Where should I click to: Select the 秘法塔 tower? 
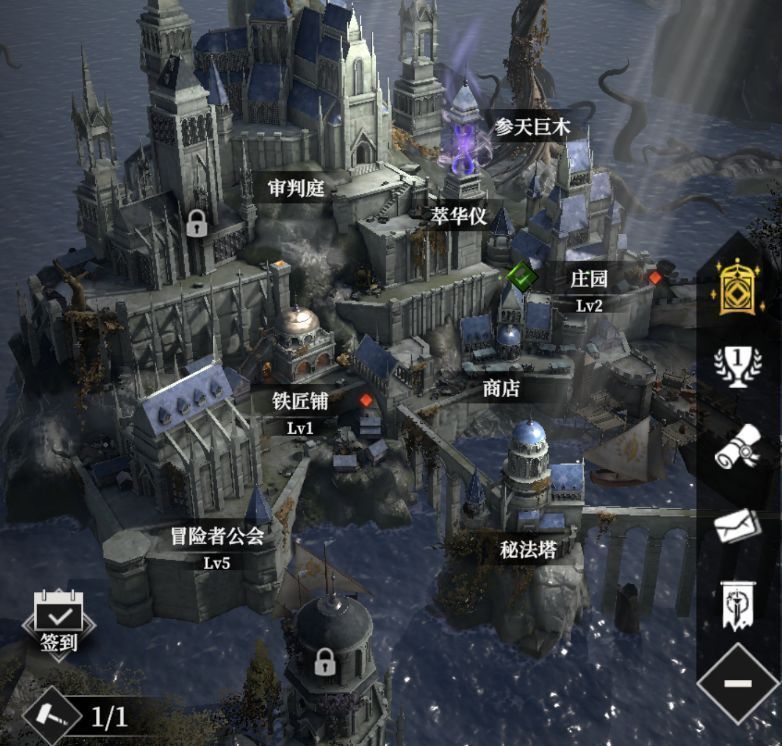pyautogui.click(x=528, y=549)
